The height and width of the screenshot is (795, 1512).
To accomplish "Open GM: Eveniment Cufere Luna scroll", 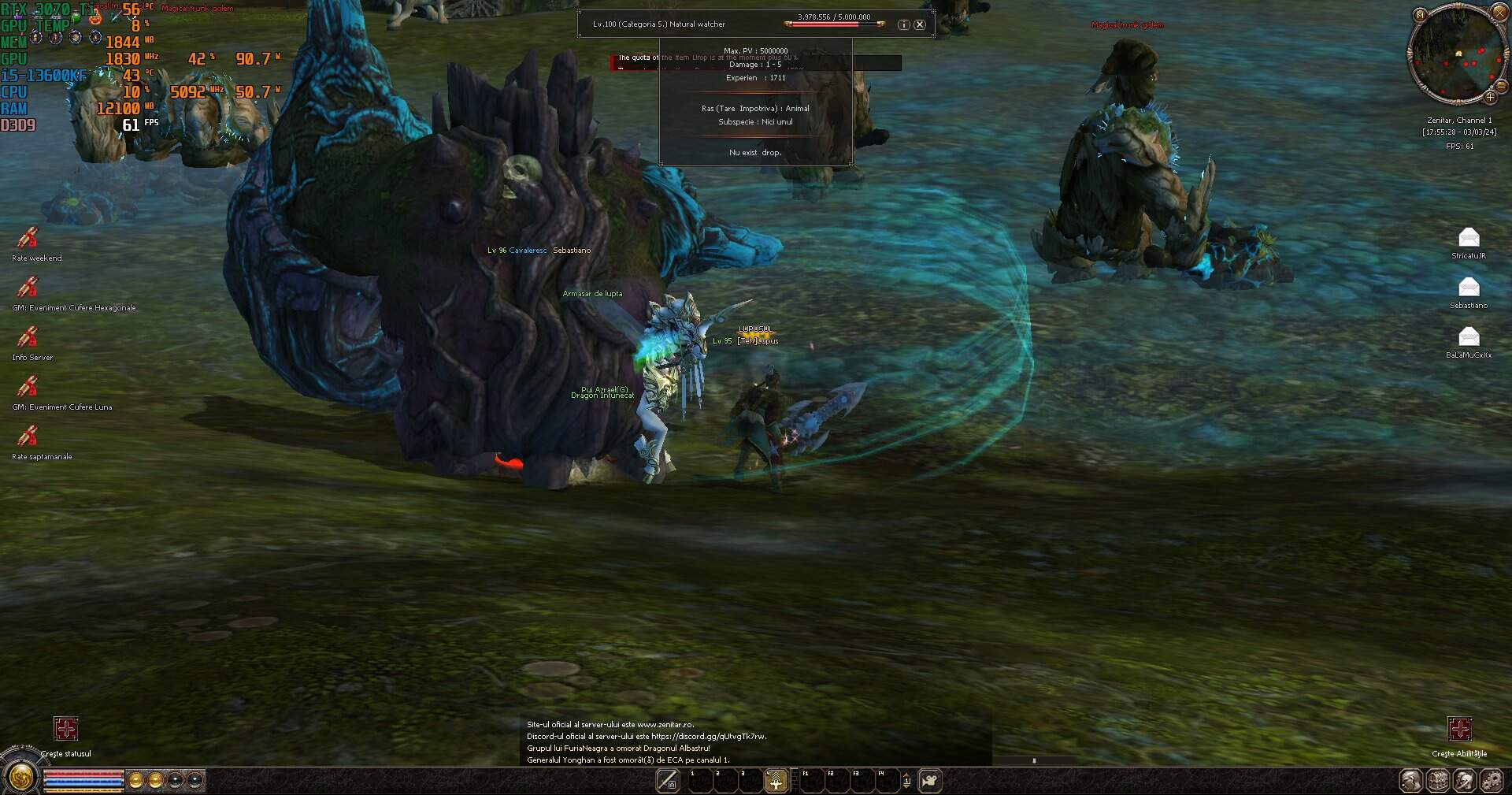I will click(28, 387).
